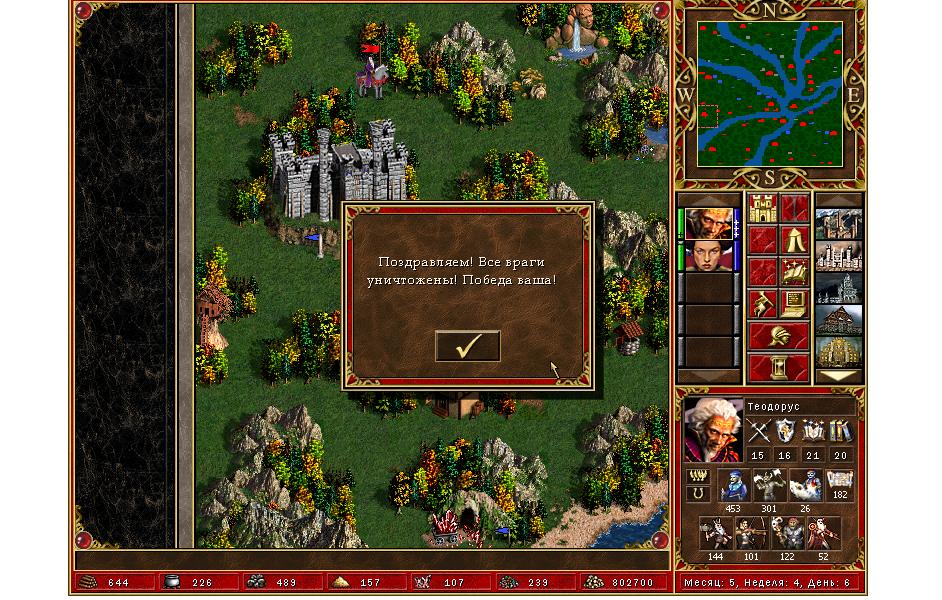This screenshot has height=600, width=942.
Task: Click the tent sleep hero button
Action: 795,240
